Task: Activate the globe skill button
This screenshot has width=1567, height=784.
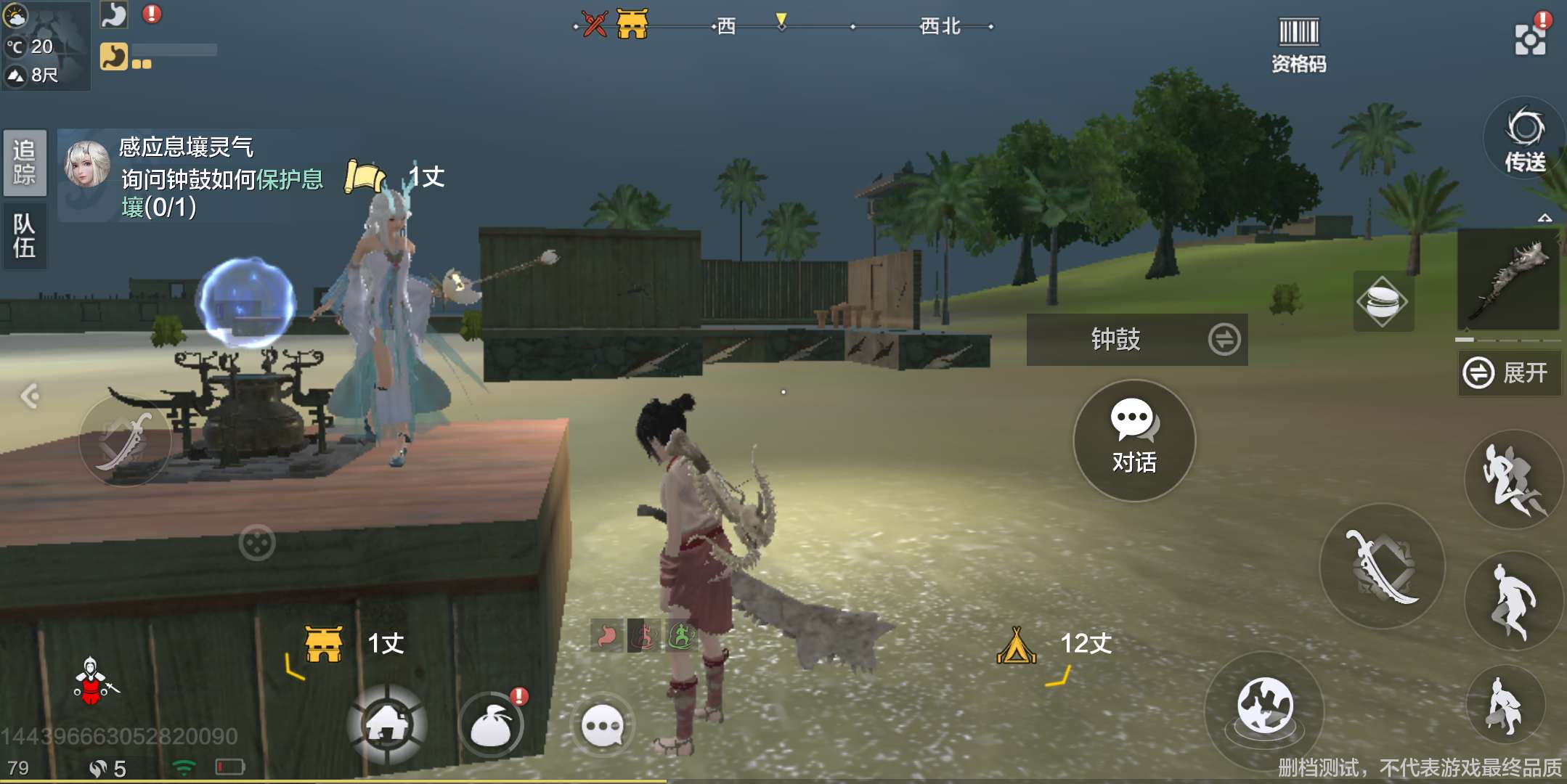Action: (x=1264, y=707)
